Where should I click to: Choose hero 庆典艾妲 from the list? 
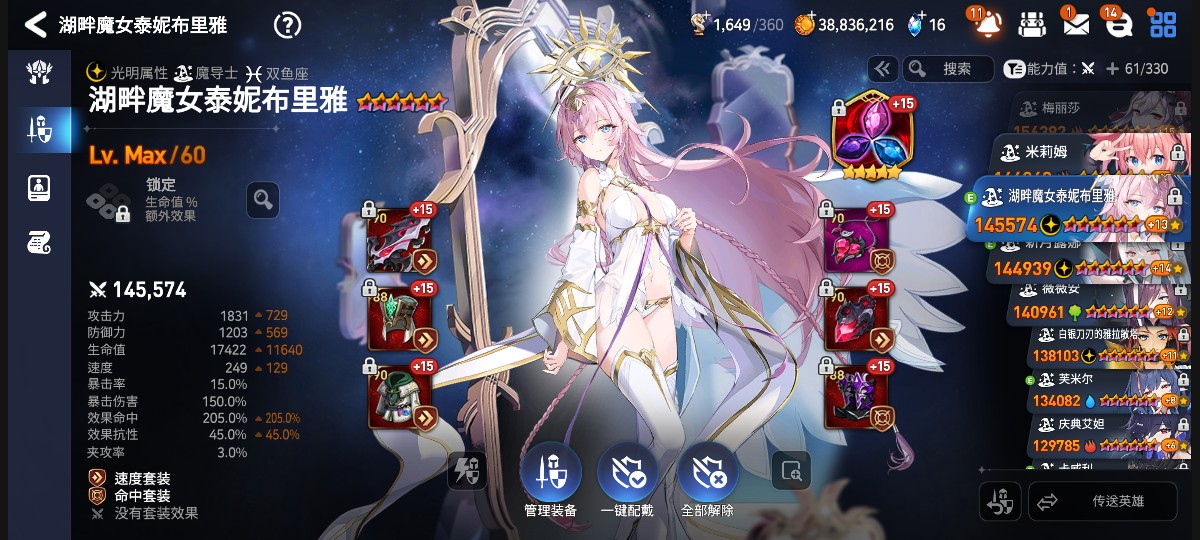1100,432
